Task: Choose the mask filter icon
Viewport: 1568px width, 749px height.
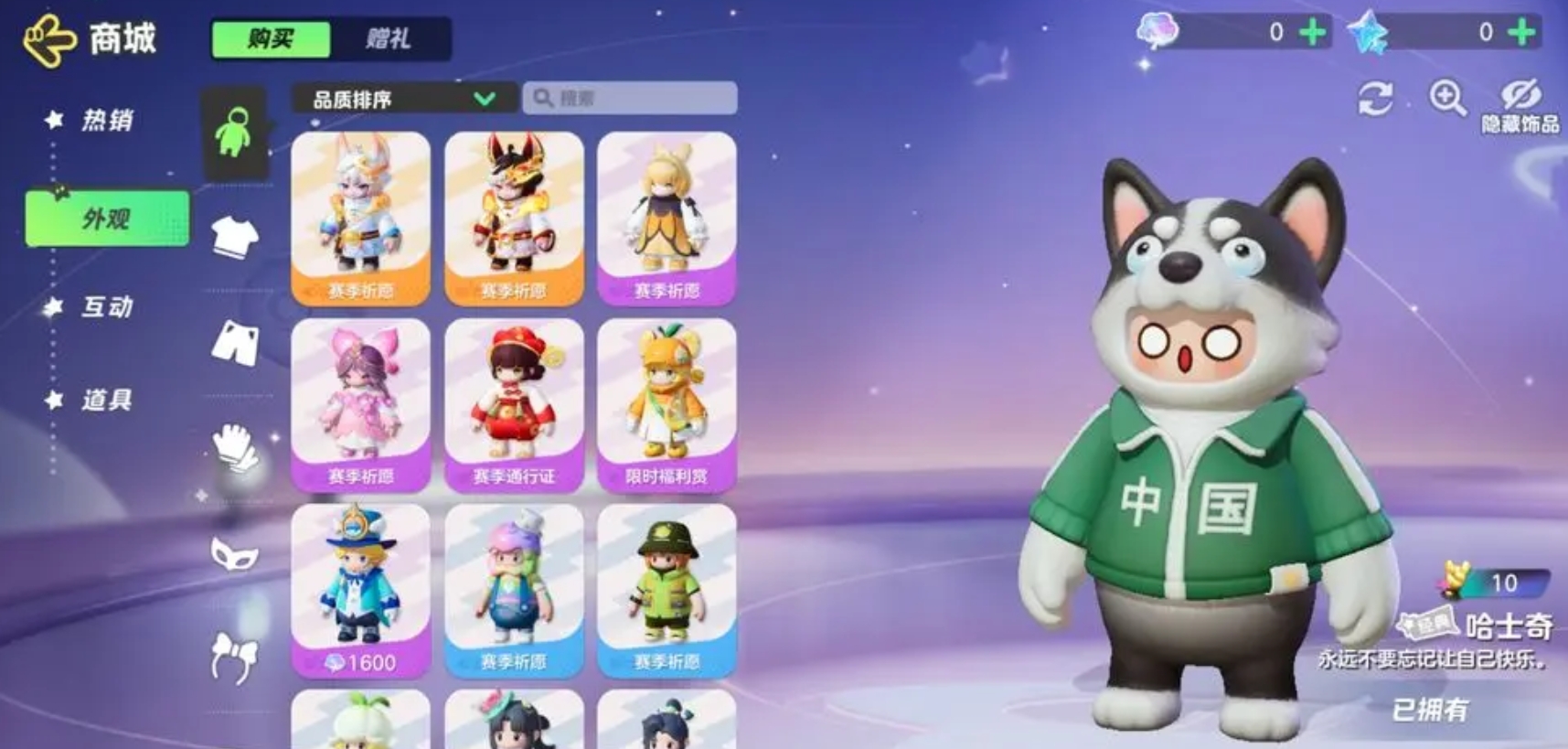Action: click(x=235, y=553)
